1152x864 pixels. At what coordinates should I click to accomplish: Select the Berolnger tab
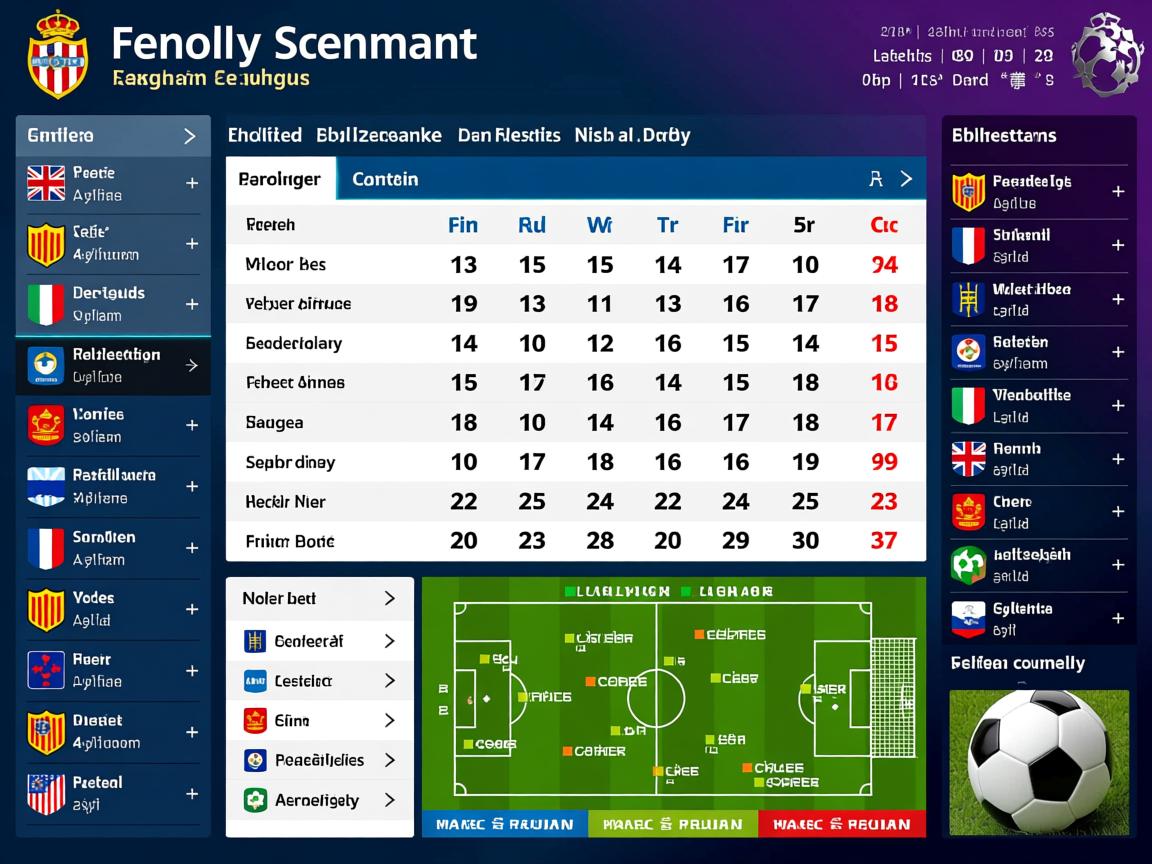point(280,180)
